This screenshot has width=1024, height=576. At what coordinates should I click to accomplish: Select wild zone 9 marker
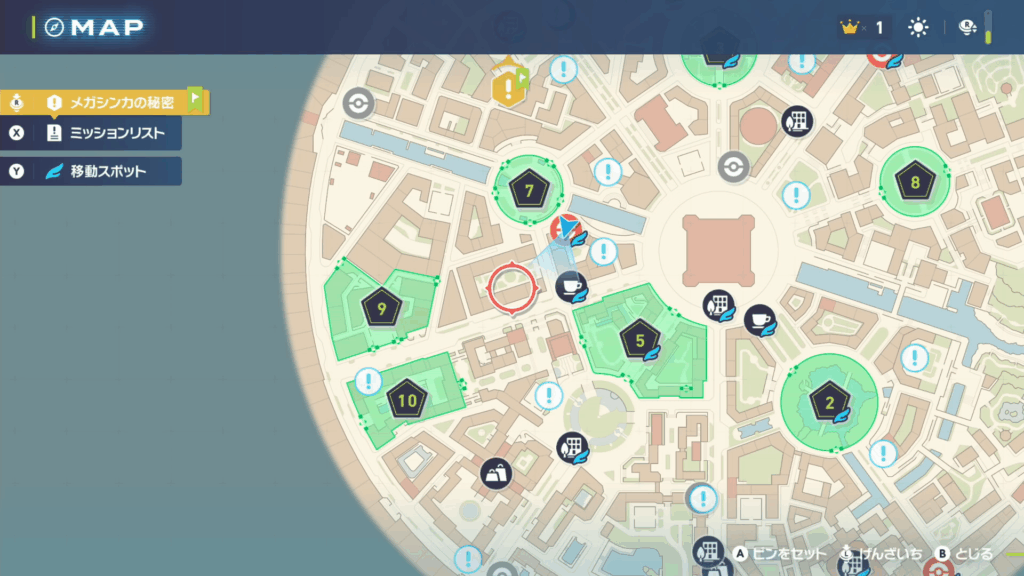click(x=382, y=310)
